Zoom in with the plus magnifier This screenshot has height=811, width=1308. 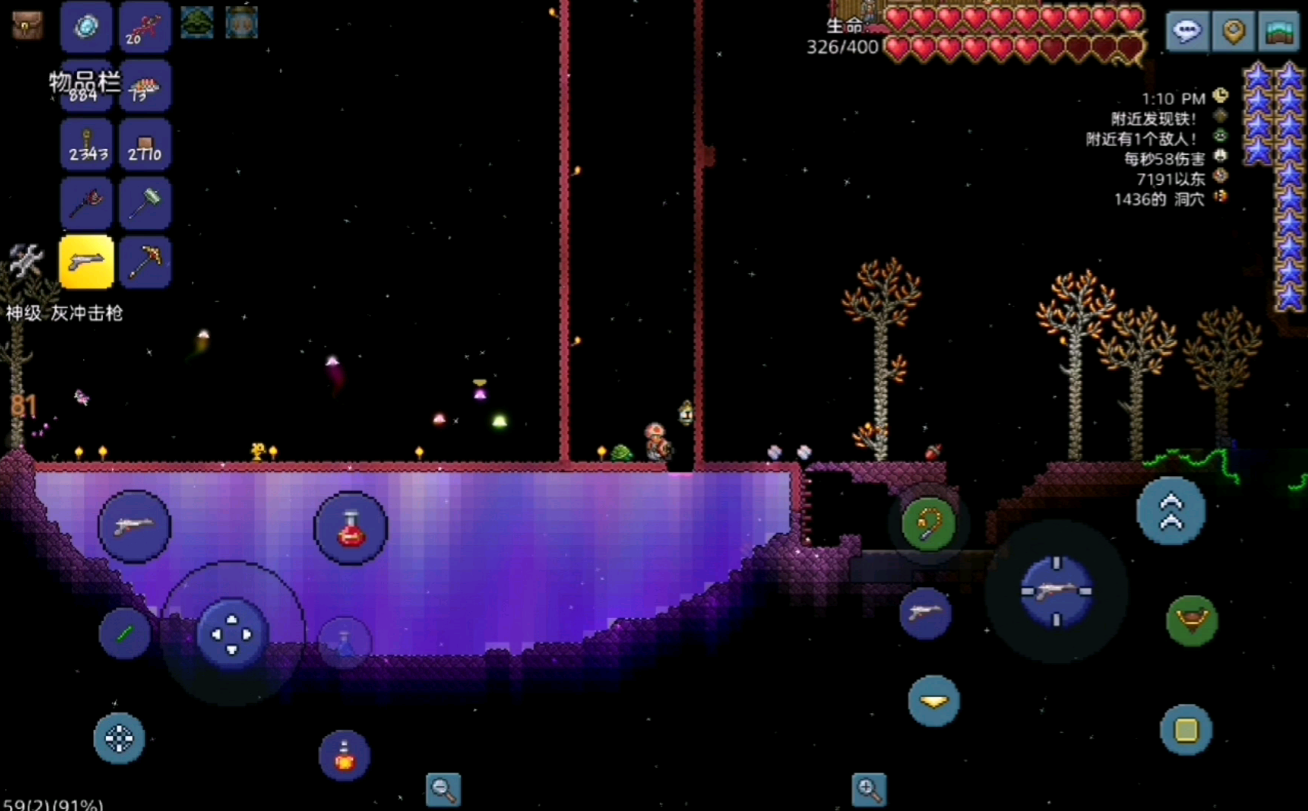coord(869,789)
